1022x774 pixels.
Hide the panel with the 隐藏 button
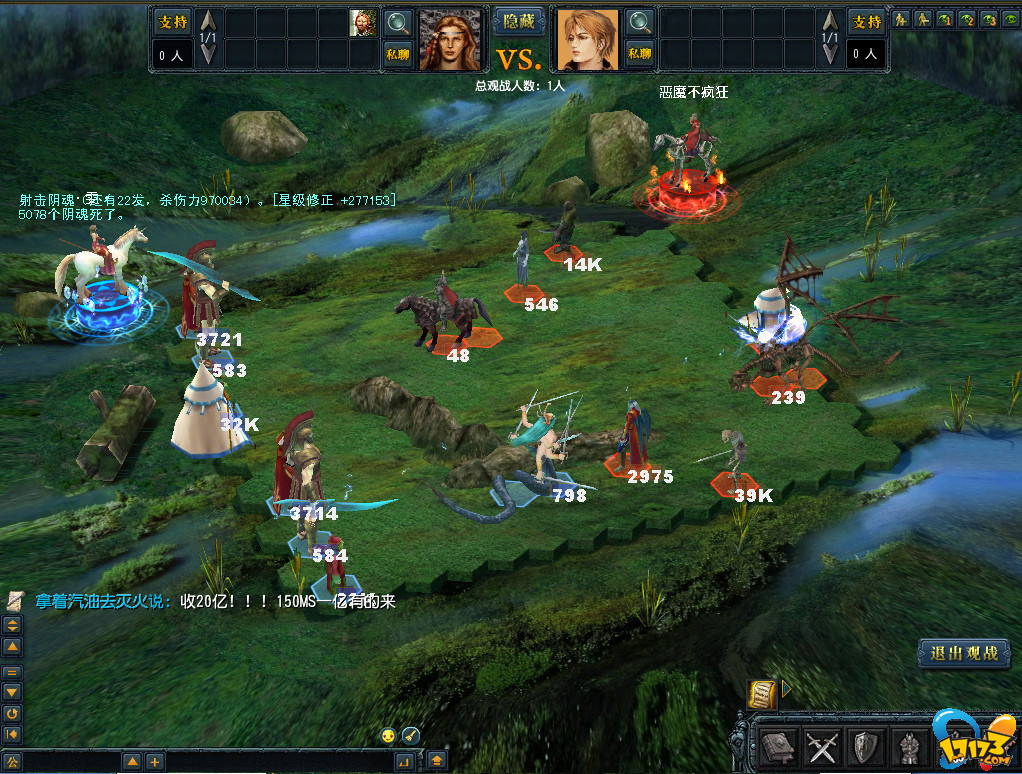click(519, 21)
